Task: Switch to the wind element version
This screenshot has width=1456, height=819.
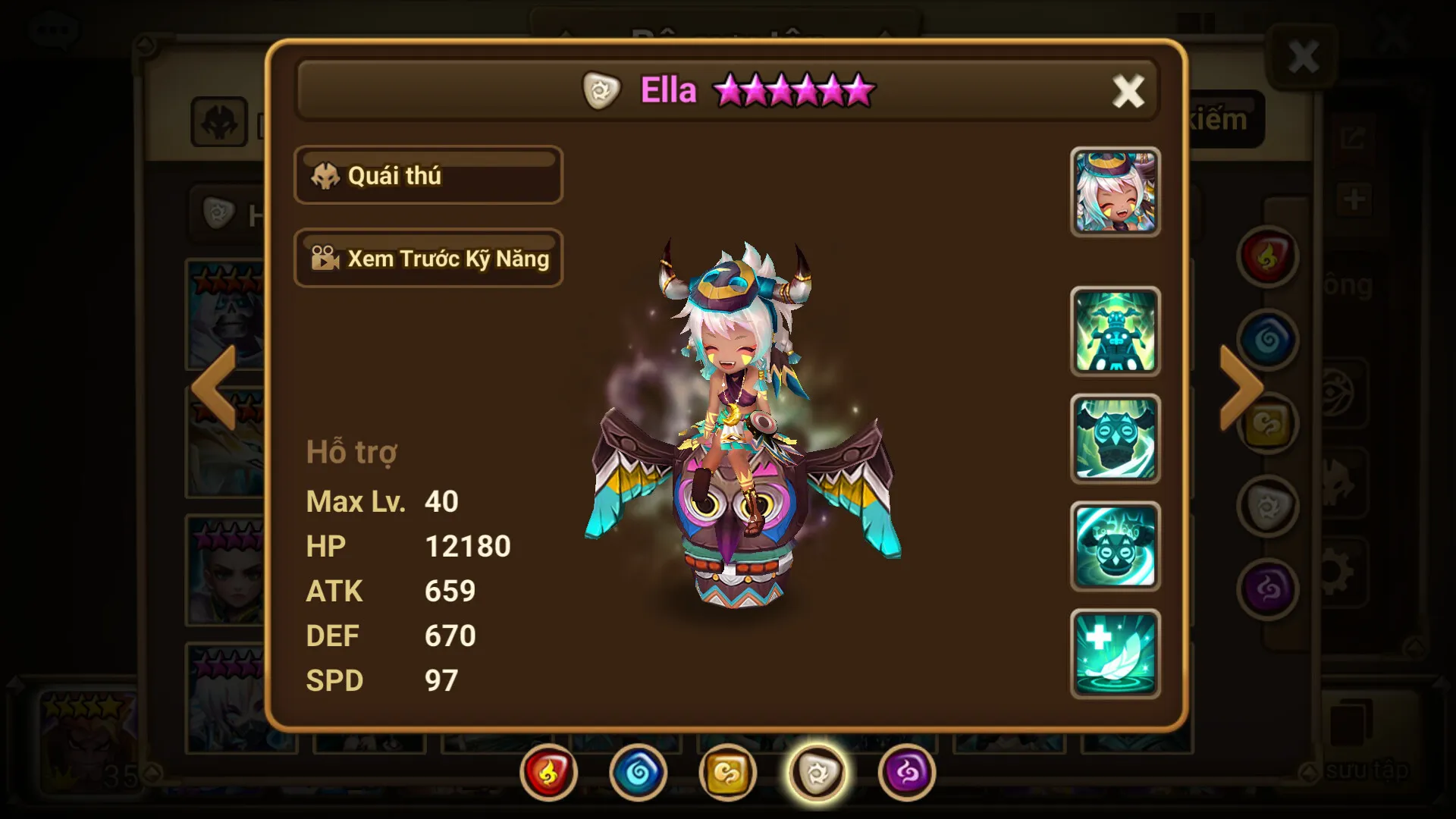Action: click(x=727, y=773)
